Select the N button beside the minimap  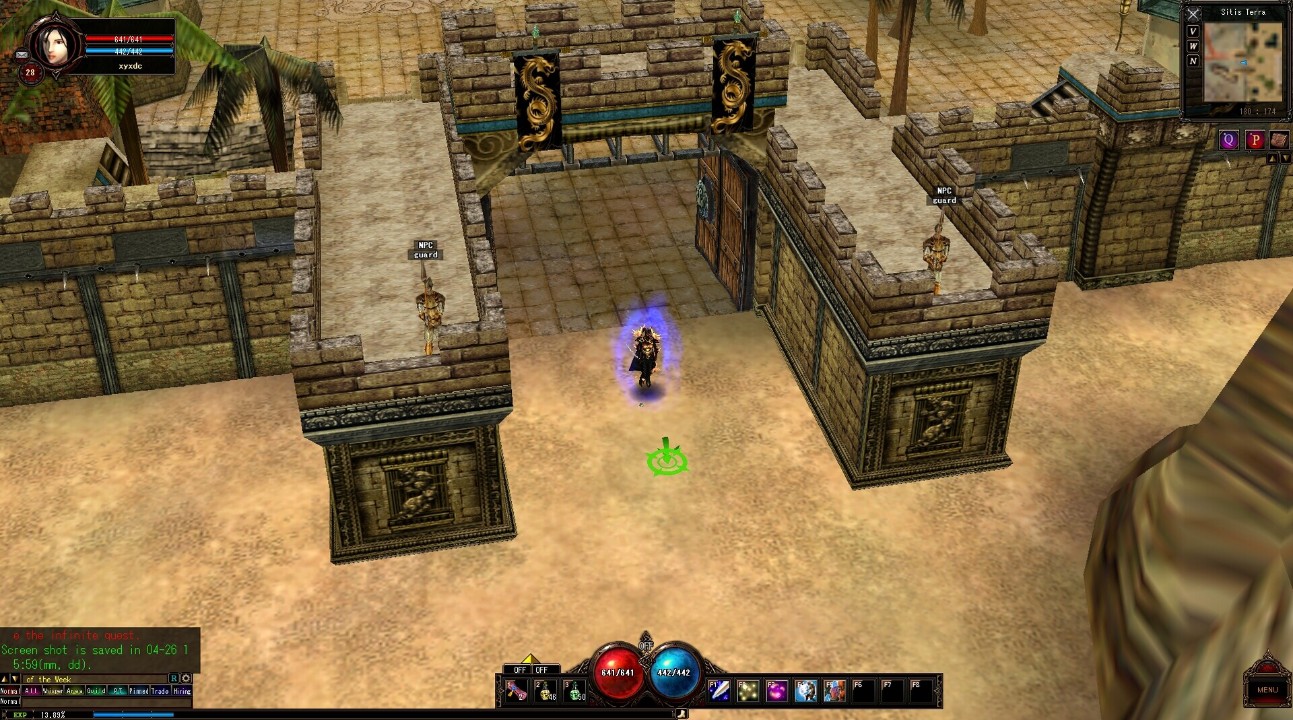point(1193,61)
